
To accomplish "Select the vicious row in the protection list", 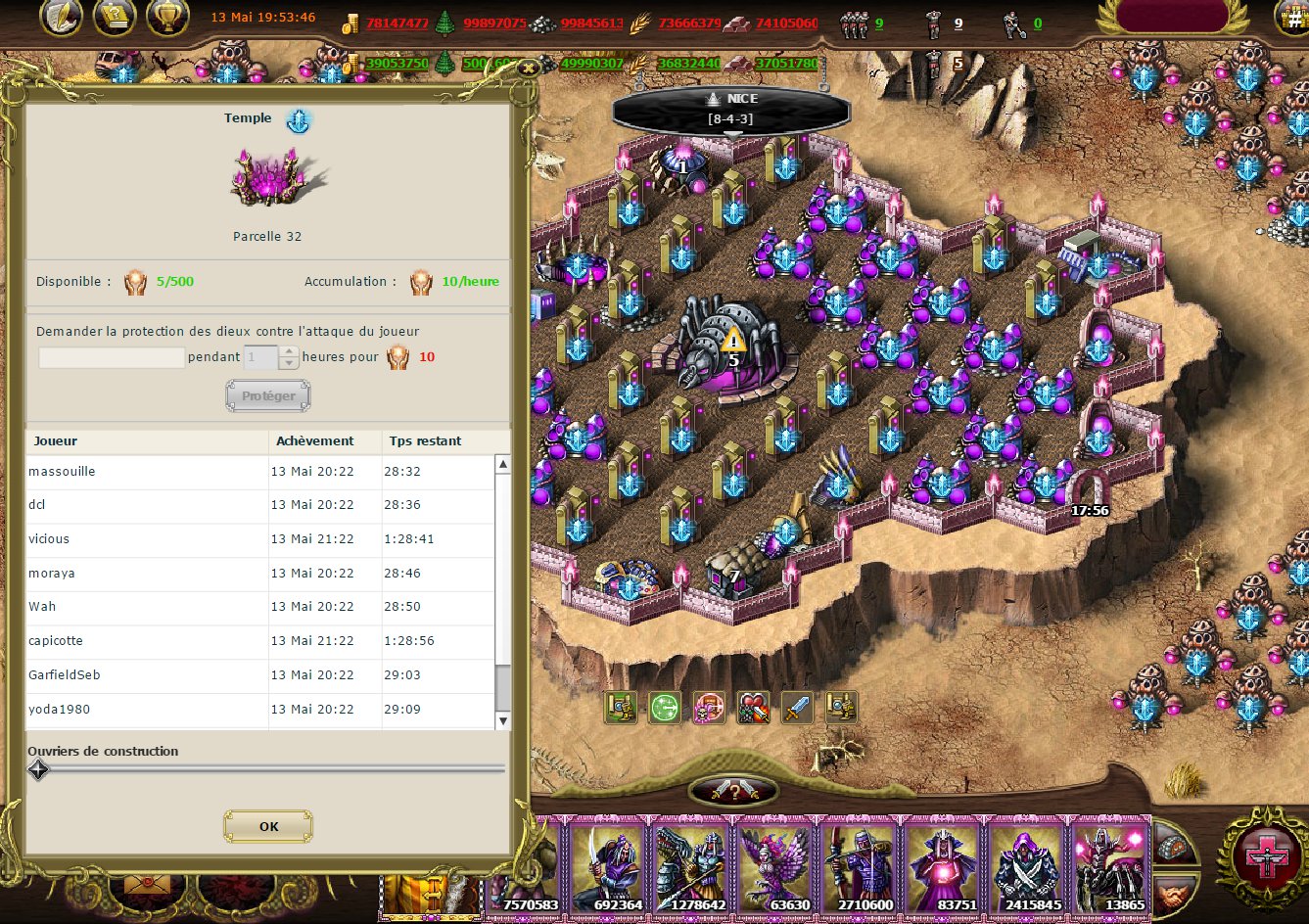I will coord(147,539).
